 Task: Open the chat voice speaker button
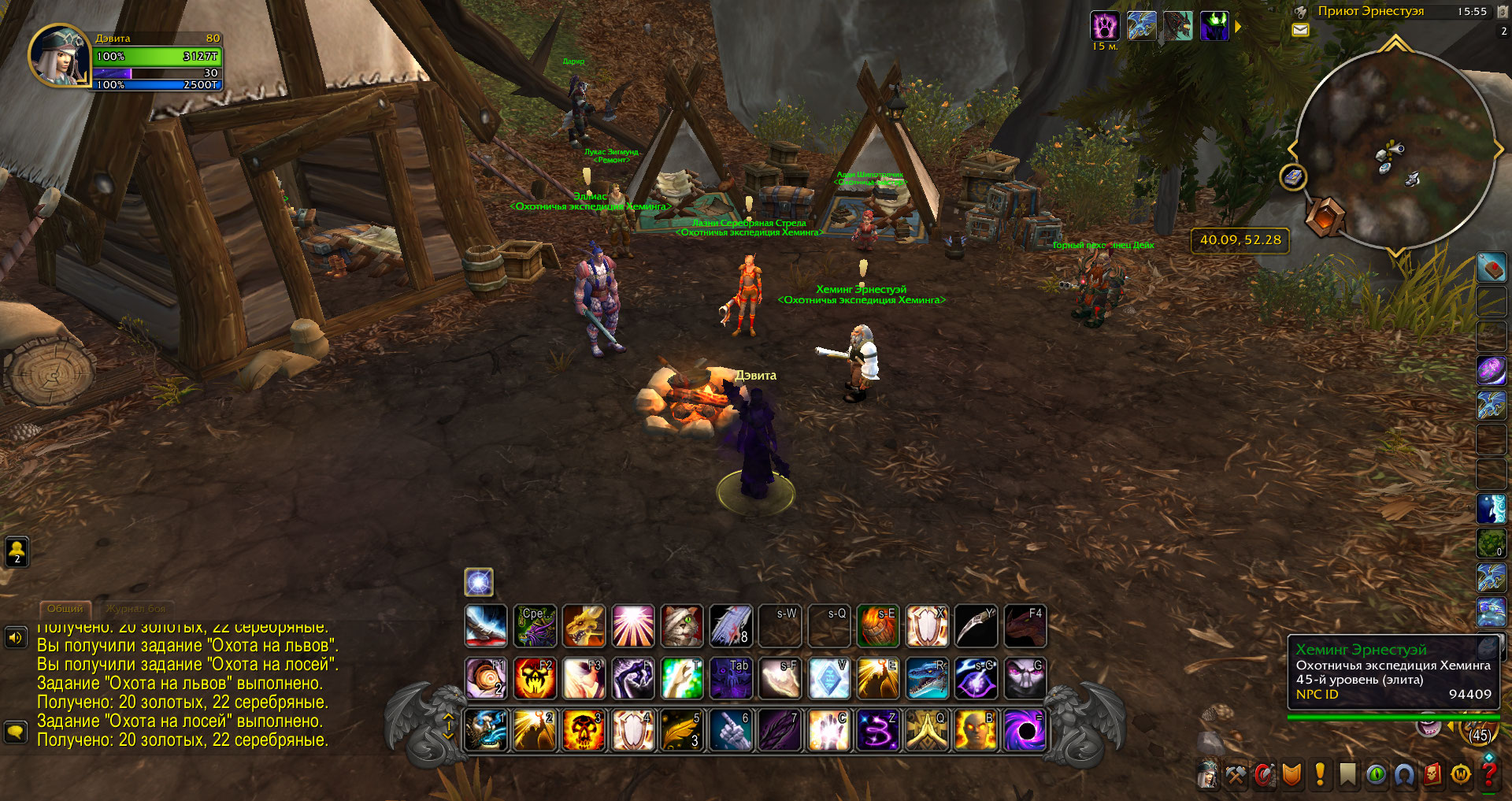[15, 636]
